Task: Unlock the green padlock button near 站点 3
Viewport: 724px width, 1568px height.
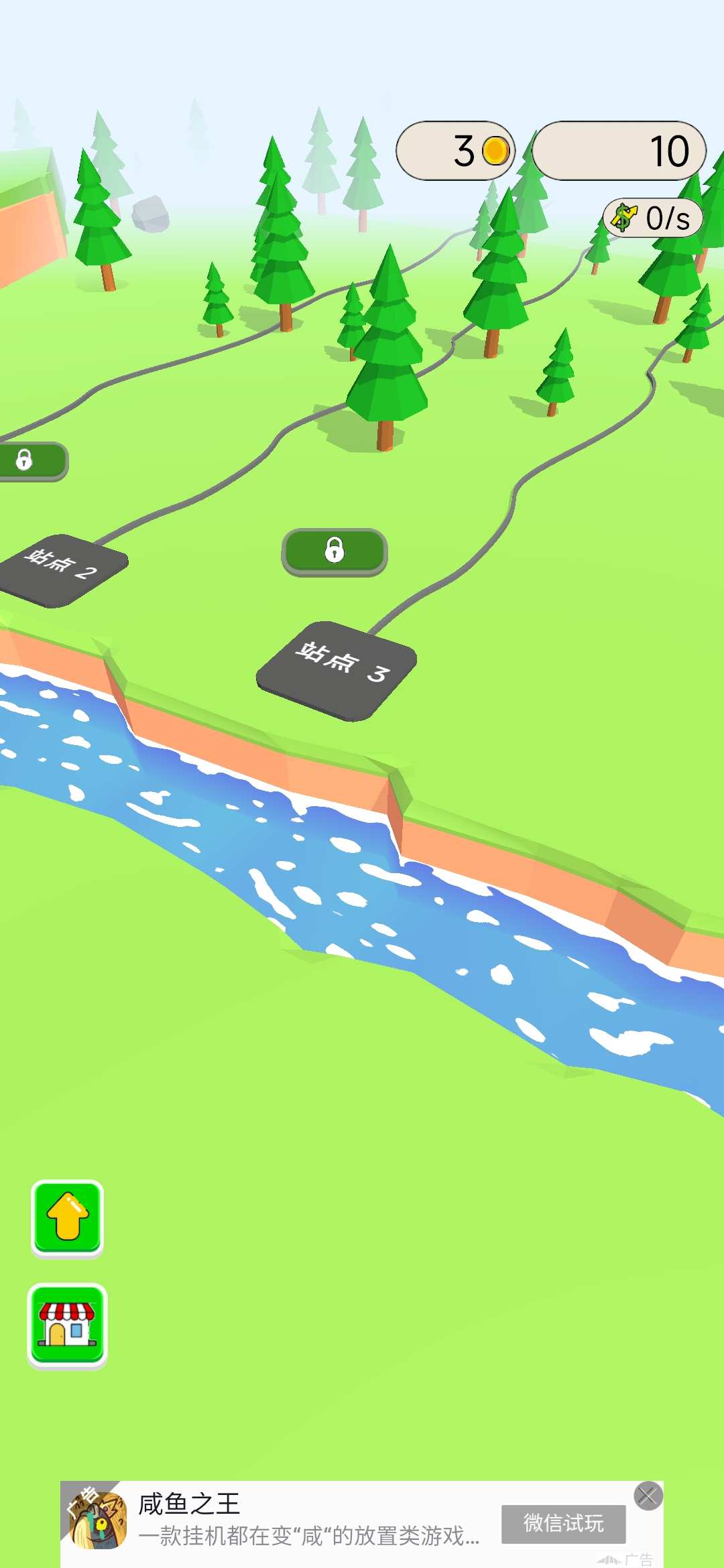Action: pyautogui.click(x=335, y=551)
